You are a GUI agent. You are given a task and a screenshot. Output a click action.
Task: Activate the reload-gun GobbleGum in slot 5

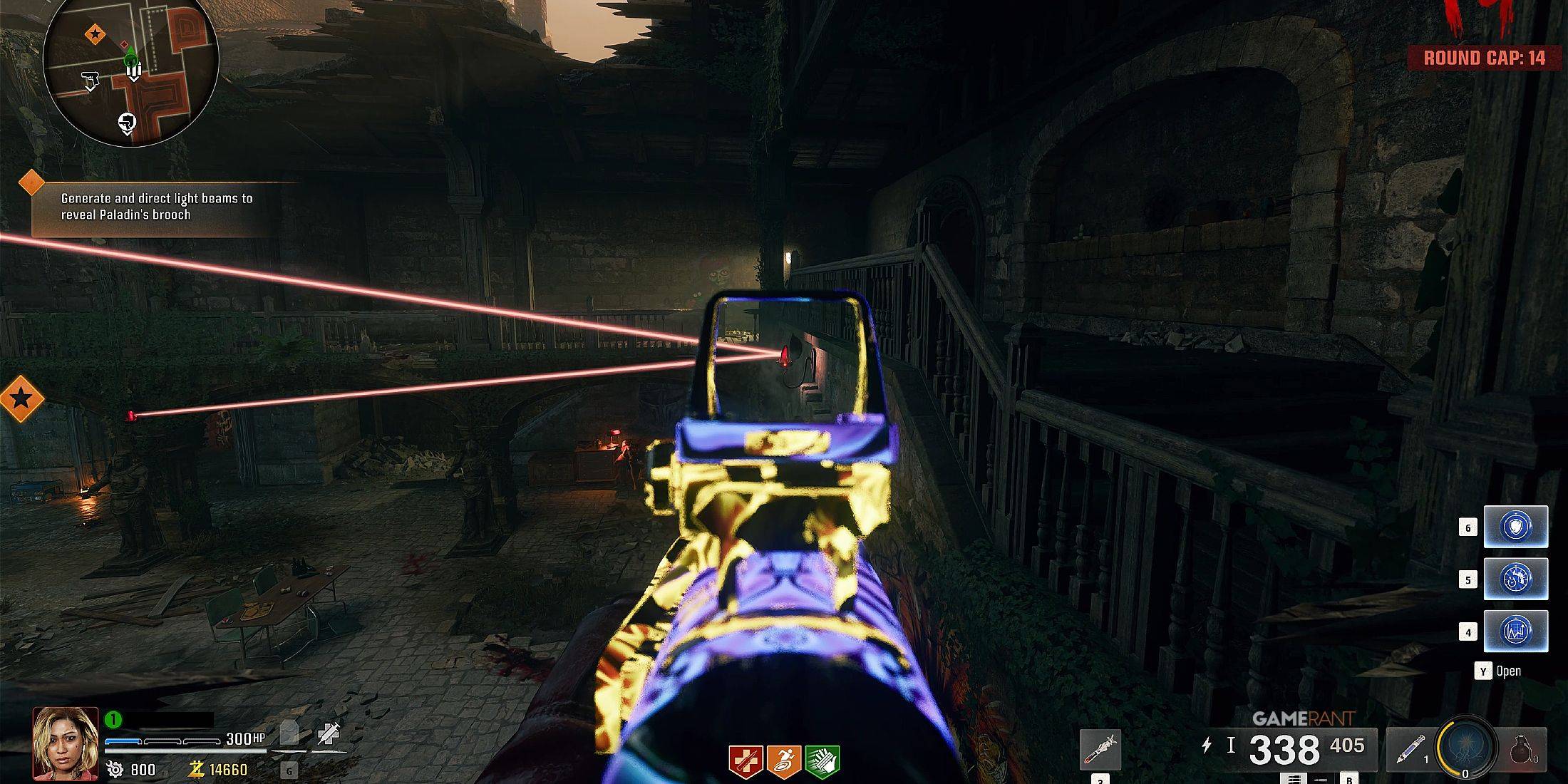(1515, 579)
